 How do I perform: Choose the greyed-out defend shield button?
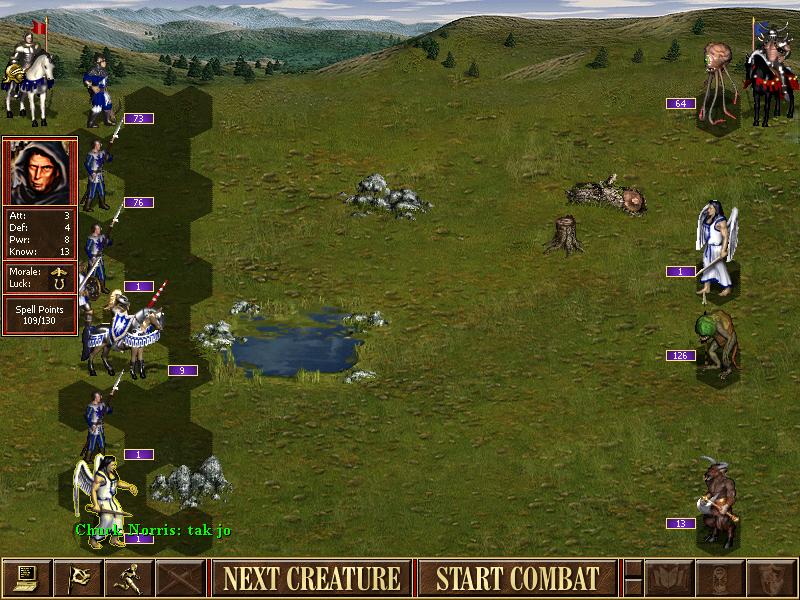tap(771, 578)
